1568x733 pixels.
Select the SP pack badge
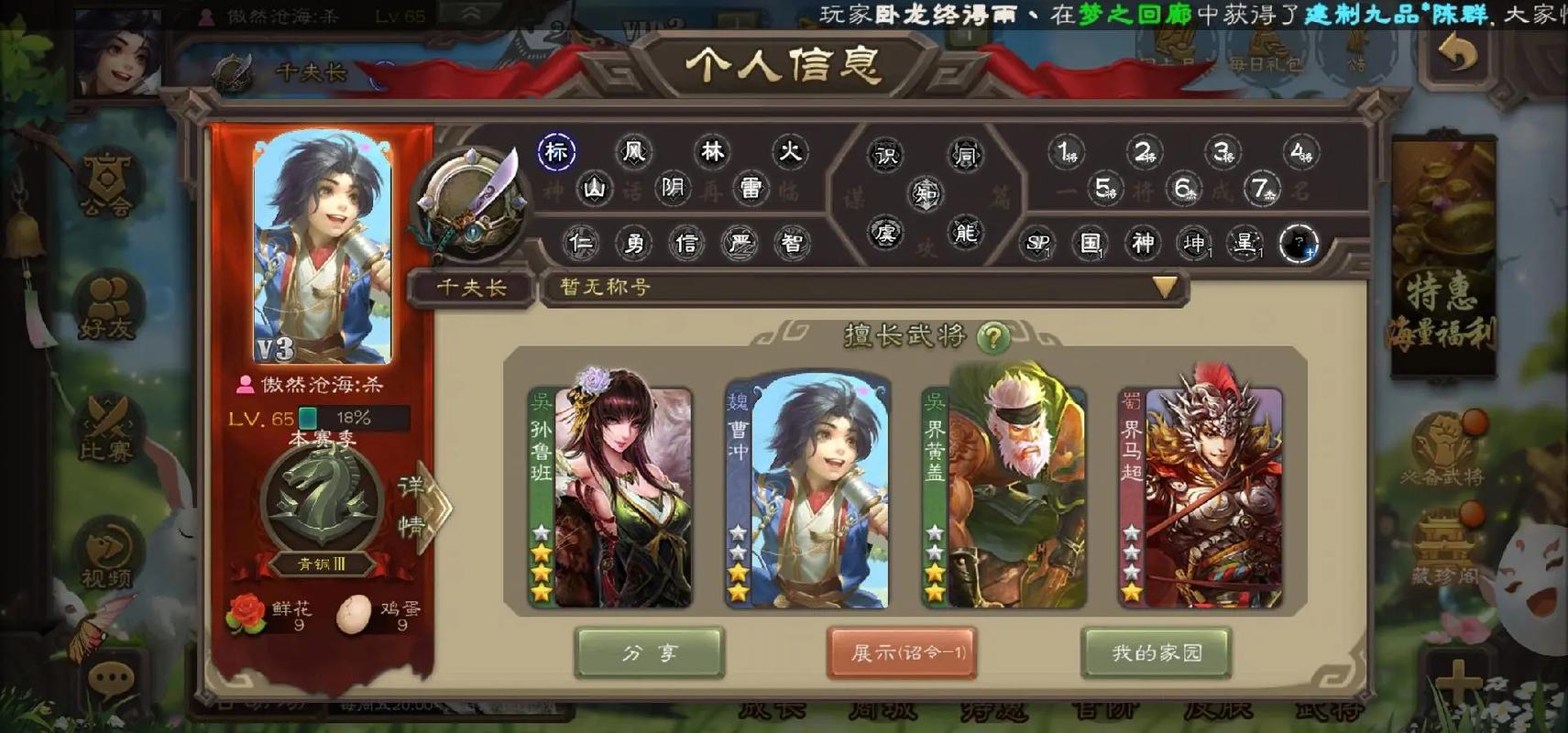pyautogui.click(x=1038, y=244)
